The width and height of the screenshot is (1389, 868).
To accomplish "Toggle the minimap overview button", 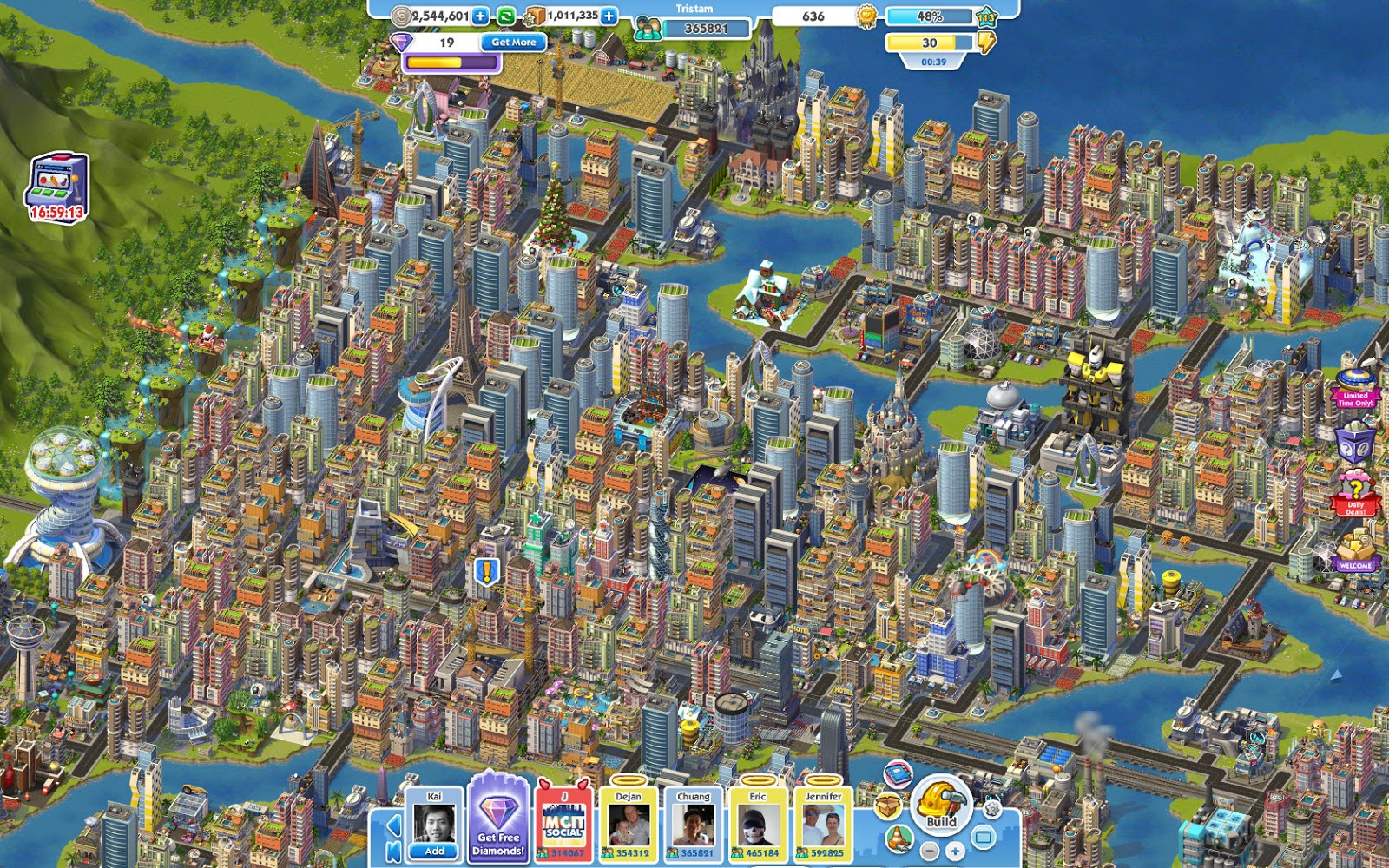I will [984, 835].
